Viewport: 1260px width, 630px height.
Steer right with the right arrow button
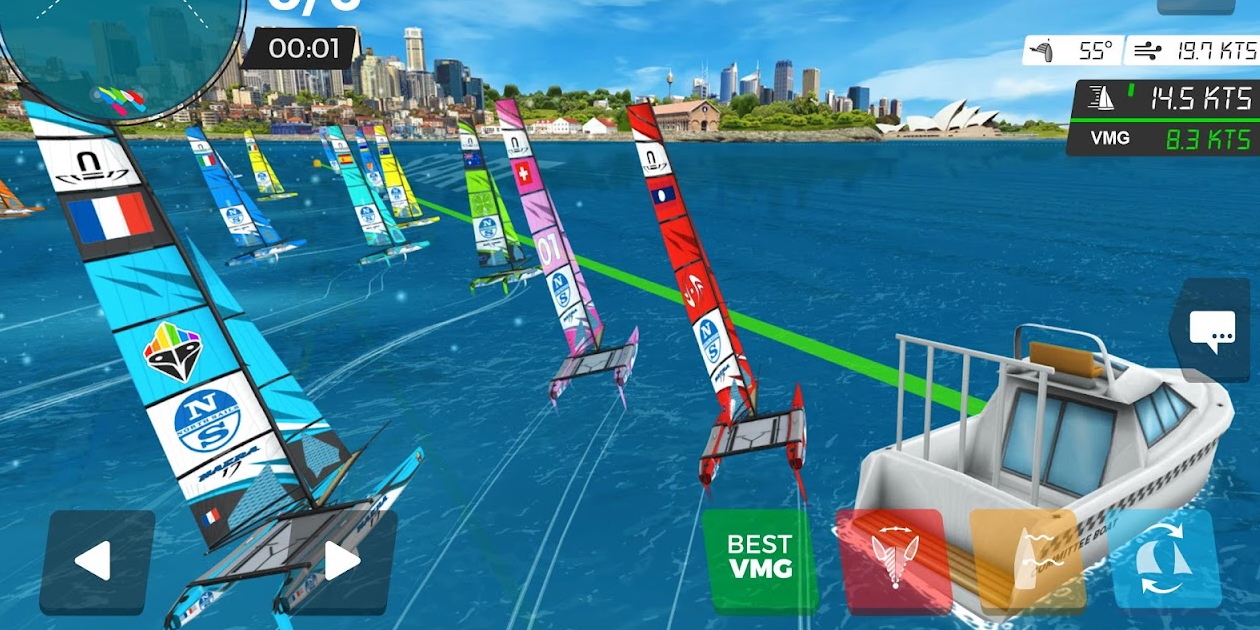pos(341,561)
